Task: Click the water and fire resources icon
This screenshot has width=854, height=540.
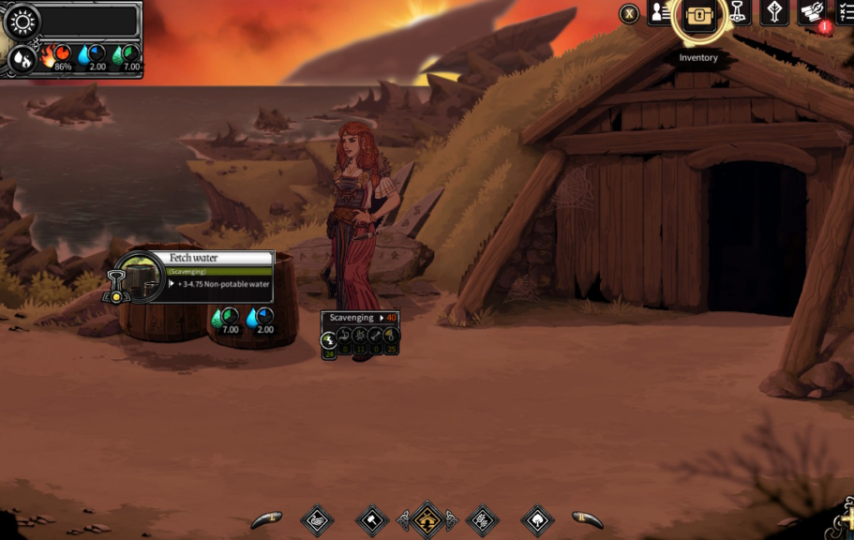Action: [20, 60]
